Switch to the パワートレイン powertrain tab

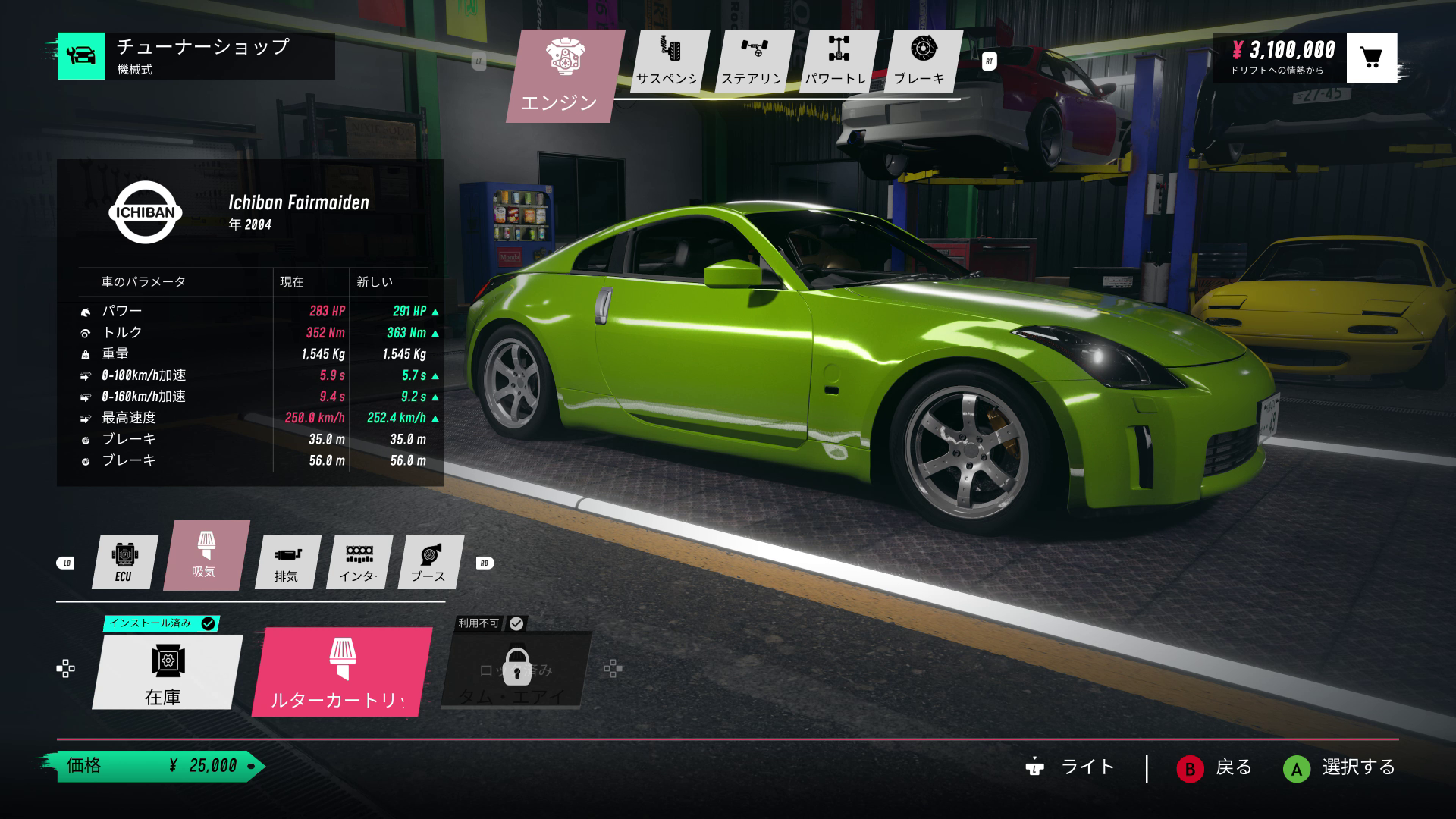[x=836, y=62]
